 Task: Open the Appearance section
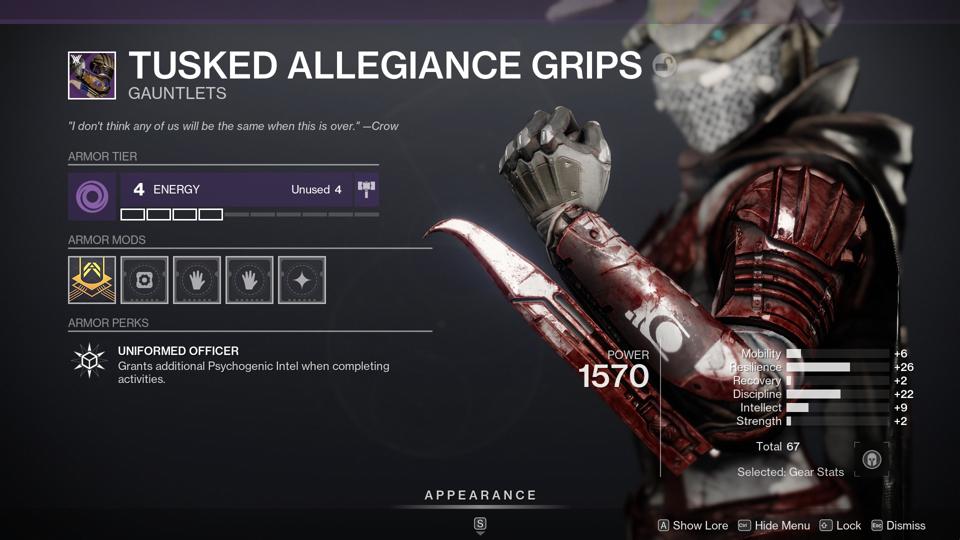click(x=480, y=495)
